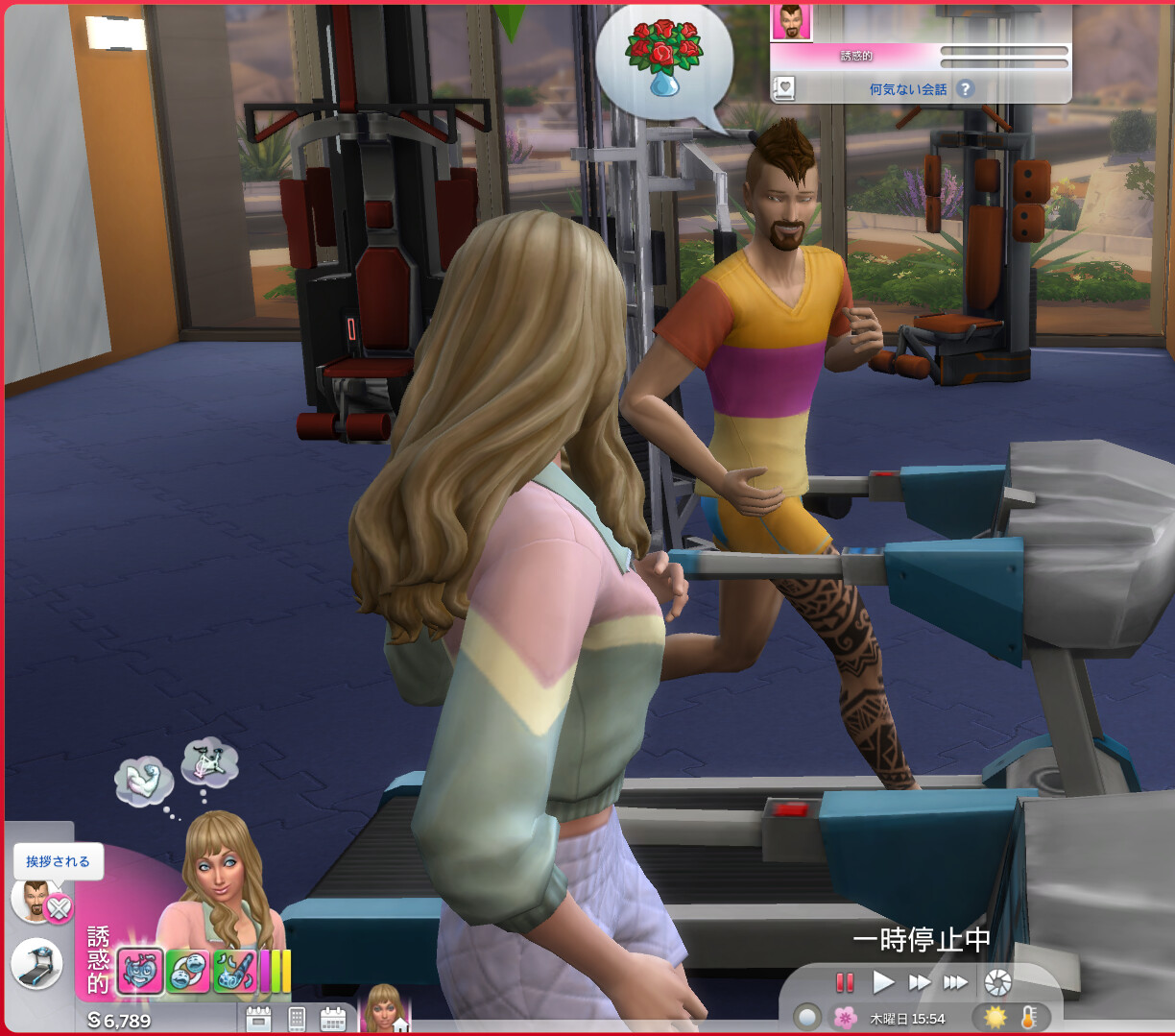Viewport: 1175px width, 1036px height.
Task: Open the calendar with grid icon
Action: click(332, 1019)
